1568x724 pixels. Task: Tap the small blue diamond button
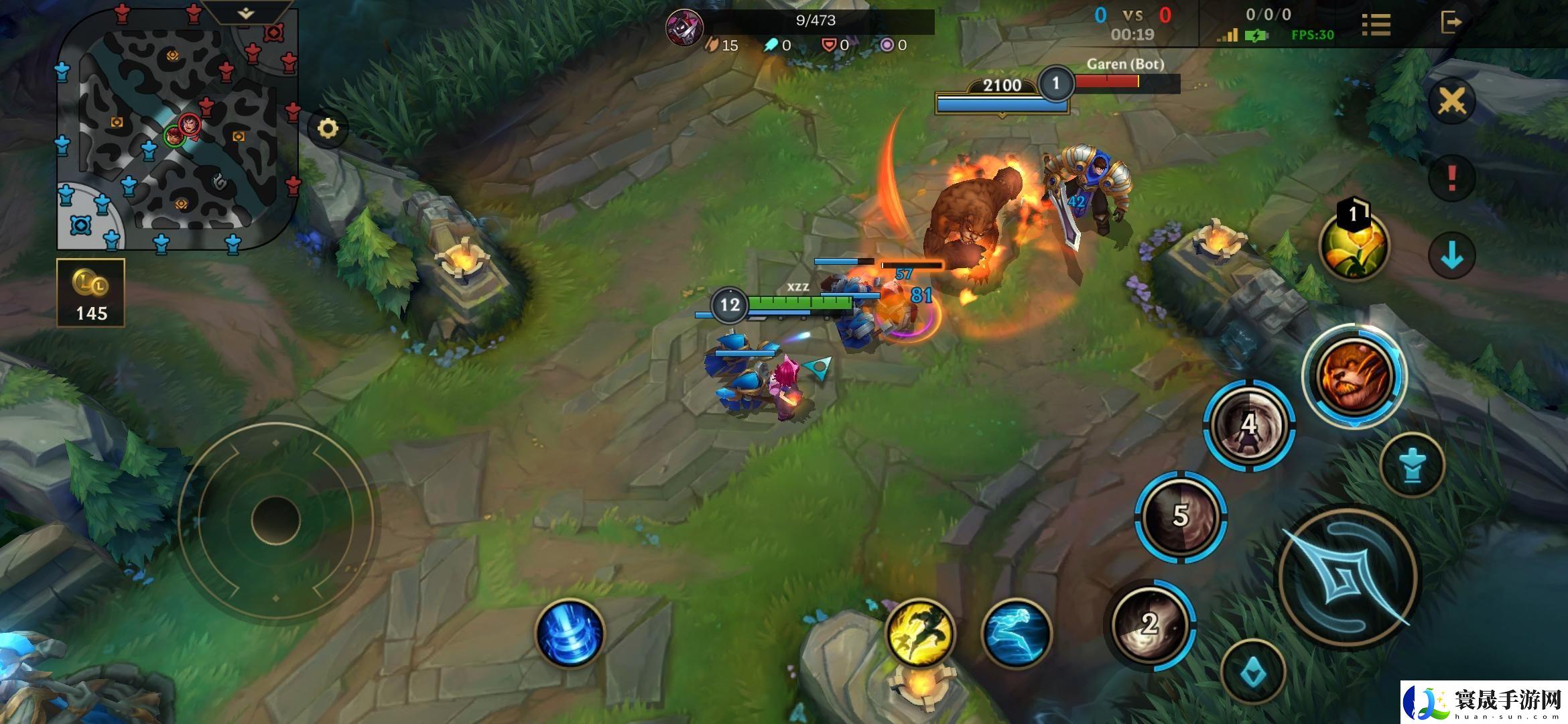tap(1253, 672)
